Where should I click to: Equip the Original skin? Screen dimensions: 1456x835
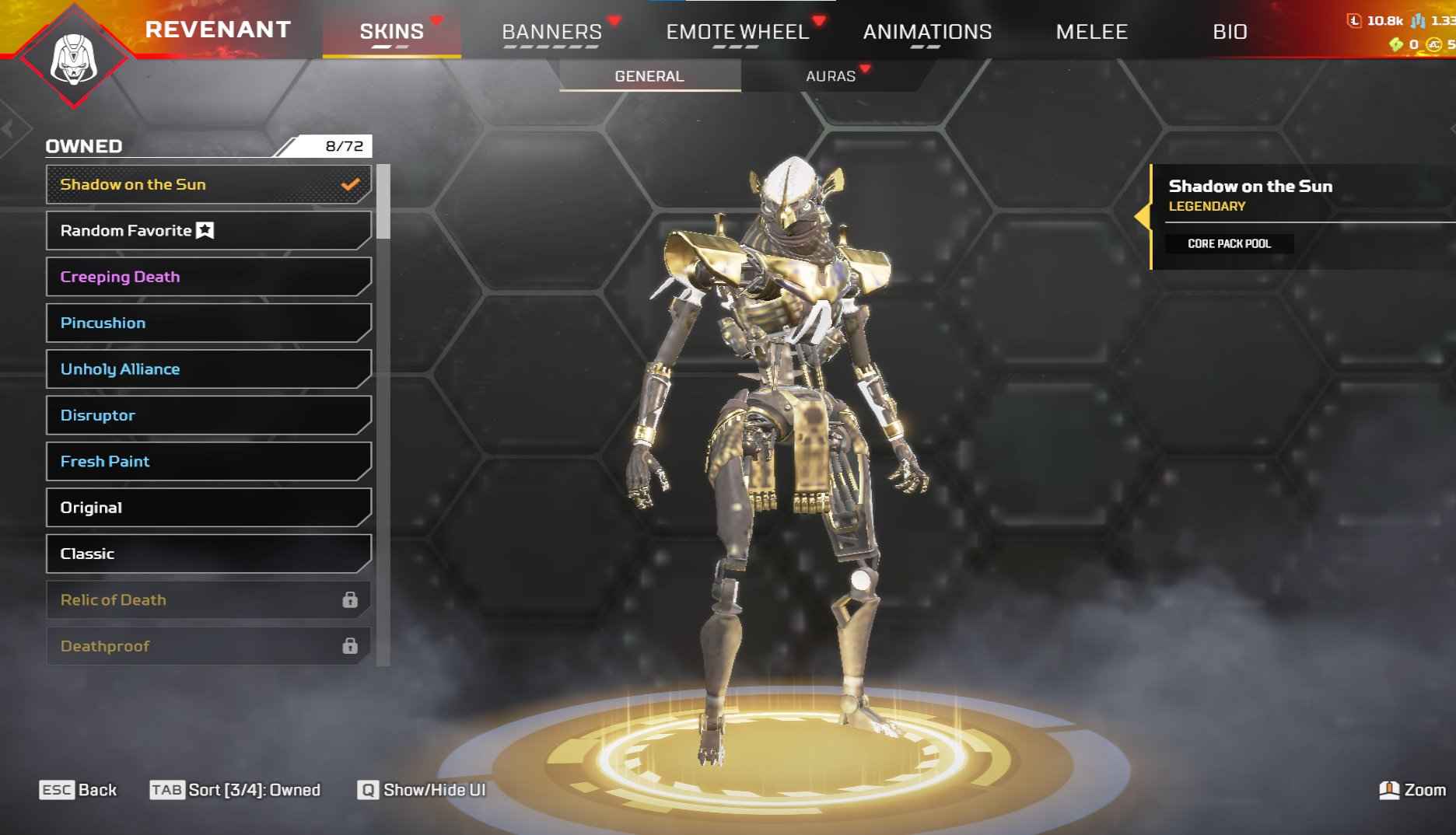pyautogui.click(x=208, y=508)
